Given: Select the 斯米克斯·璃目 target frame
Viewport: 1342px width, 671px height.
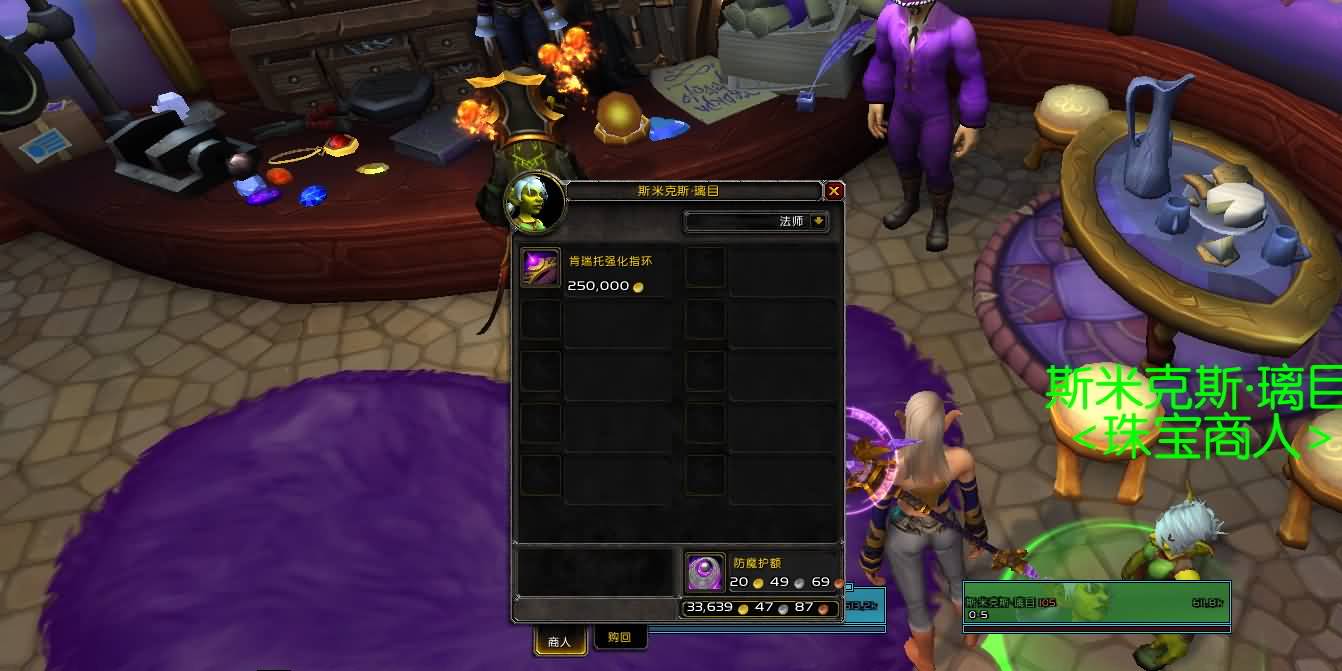Looking at the screenshot, I should [1096, 604].
